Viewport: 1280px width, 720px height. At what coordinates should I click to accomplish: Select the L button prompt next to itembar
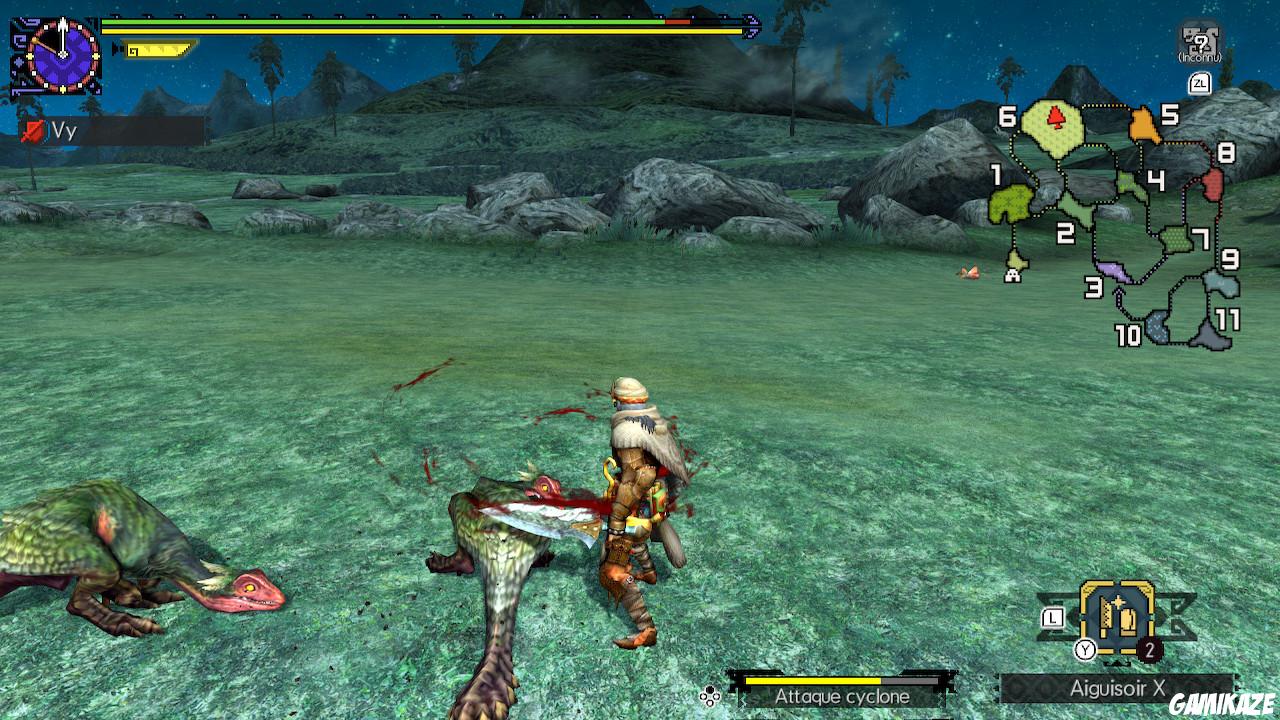tap(1053, 618)
